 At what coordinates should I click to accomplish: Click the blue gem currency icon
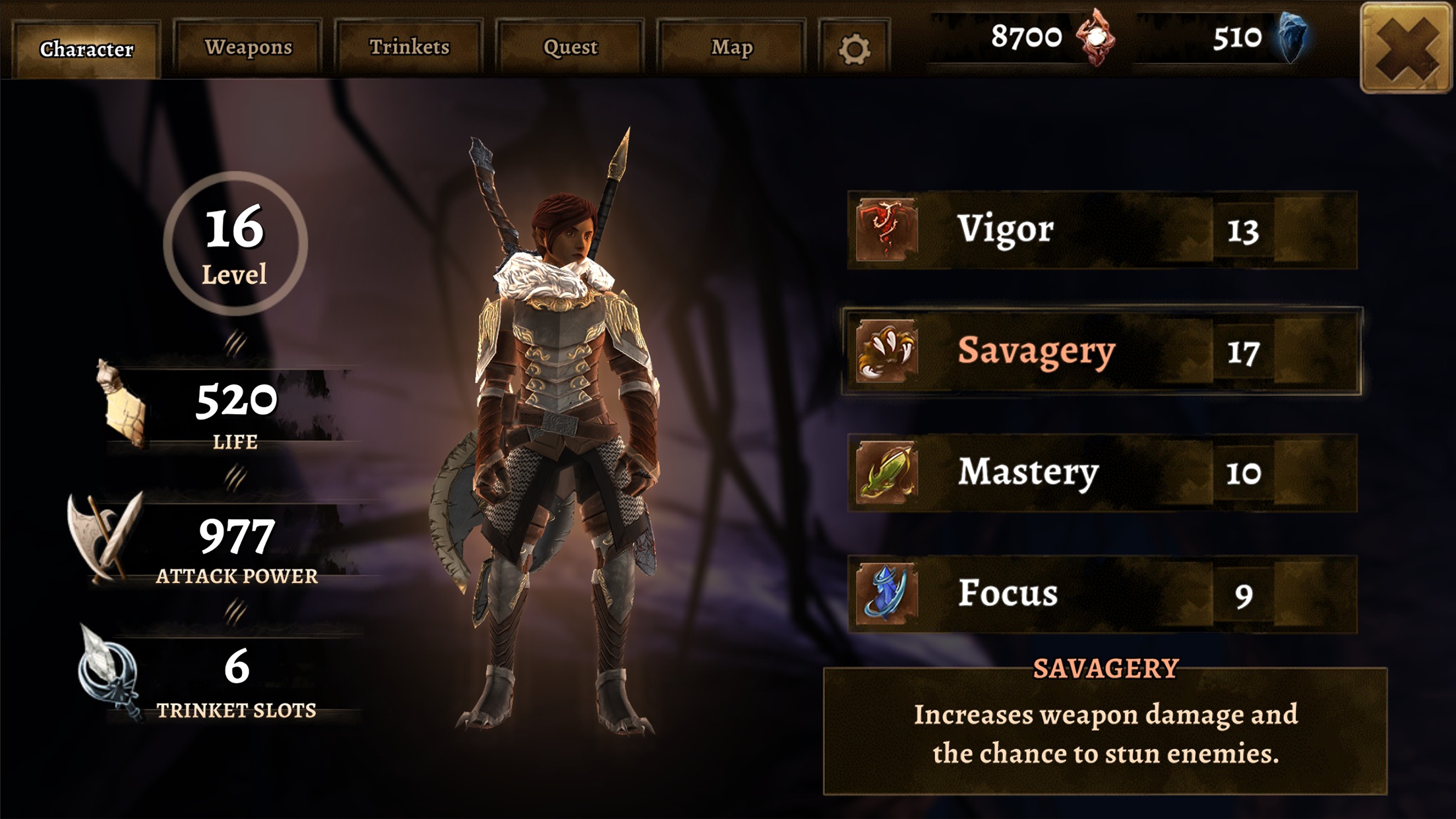point(1290,38)
